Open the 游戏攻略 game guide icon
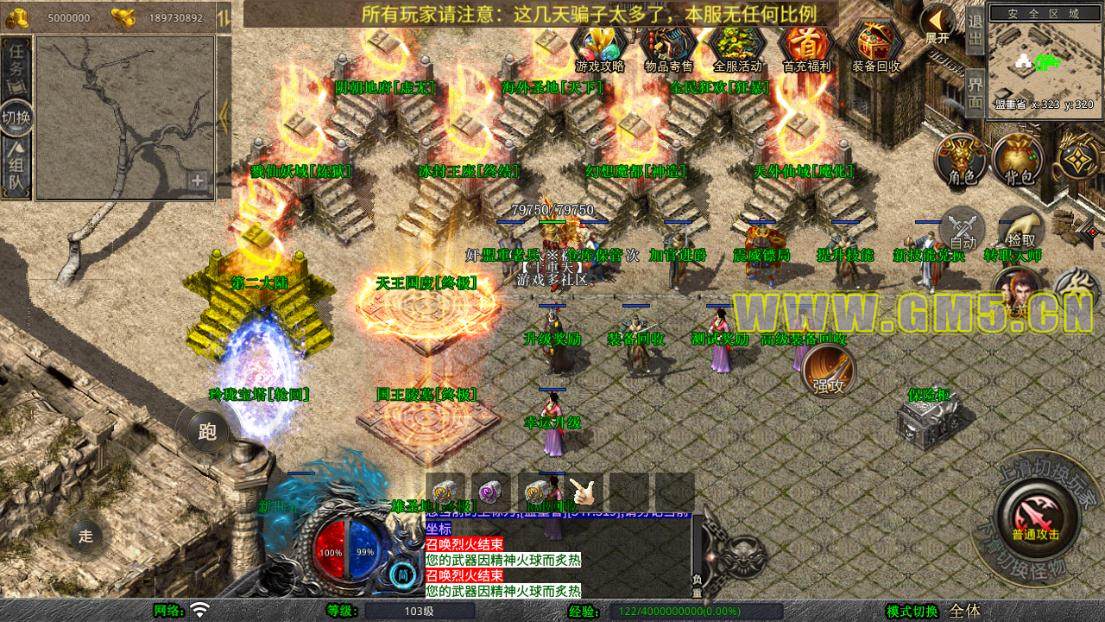 (x=600, y=48)
